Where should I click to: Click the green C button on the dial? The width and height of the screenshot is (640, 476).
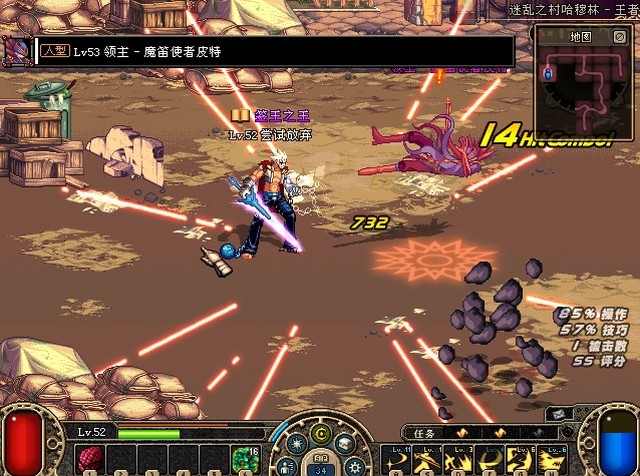[x=320, y=434]
